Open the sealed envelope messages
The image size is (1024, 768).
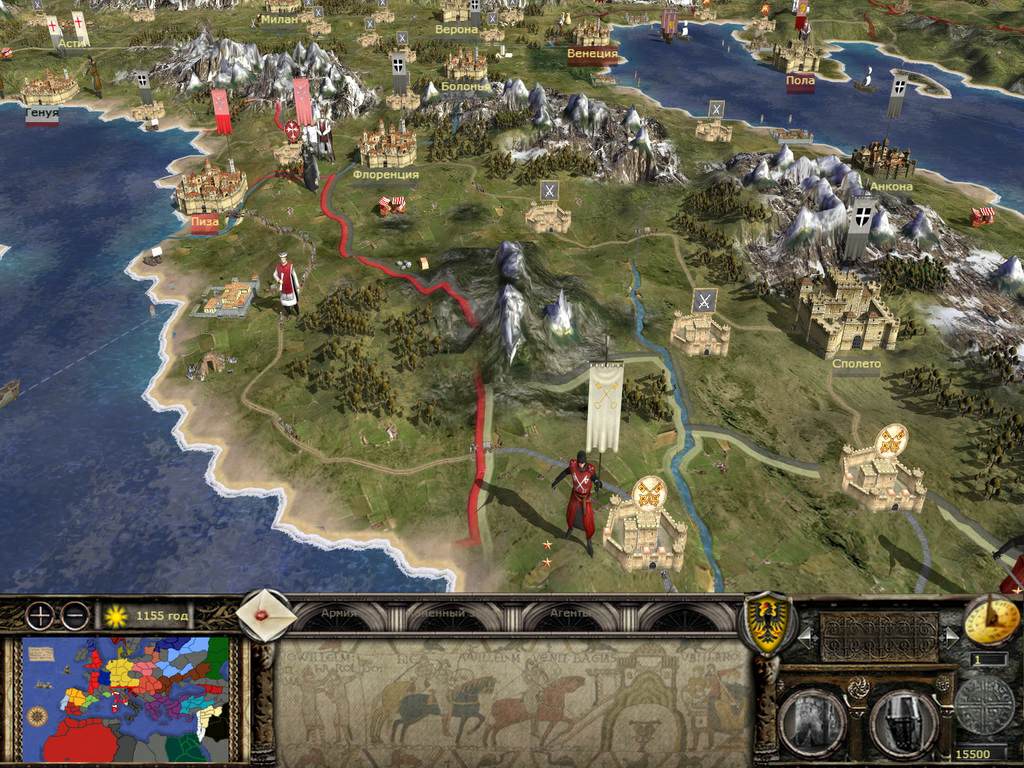coord(266,616)
